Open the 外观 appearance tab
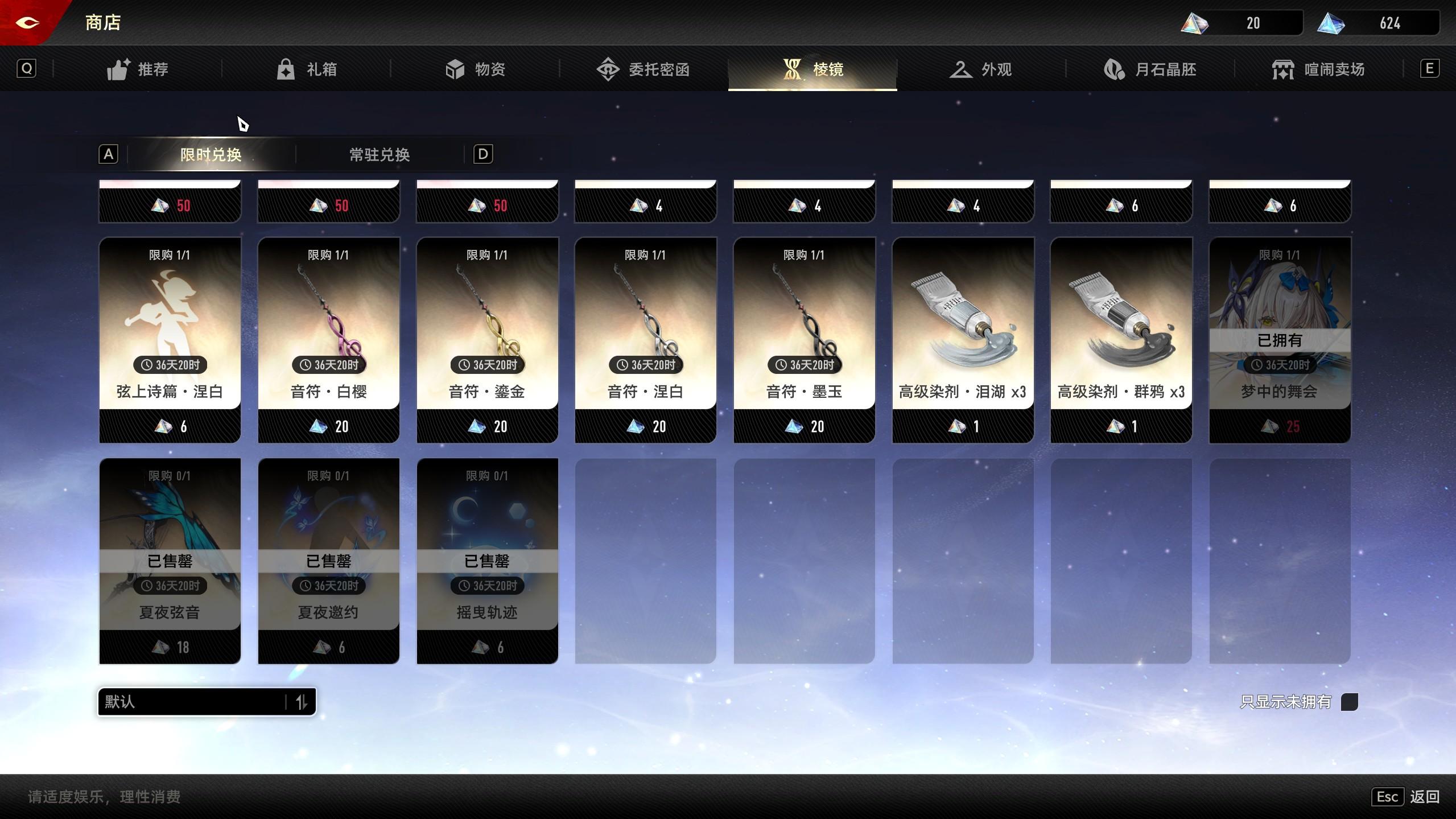1456x819 pixels. coord(981,69)
